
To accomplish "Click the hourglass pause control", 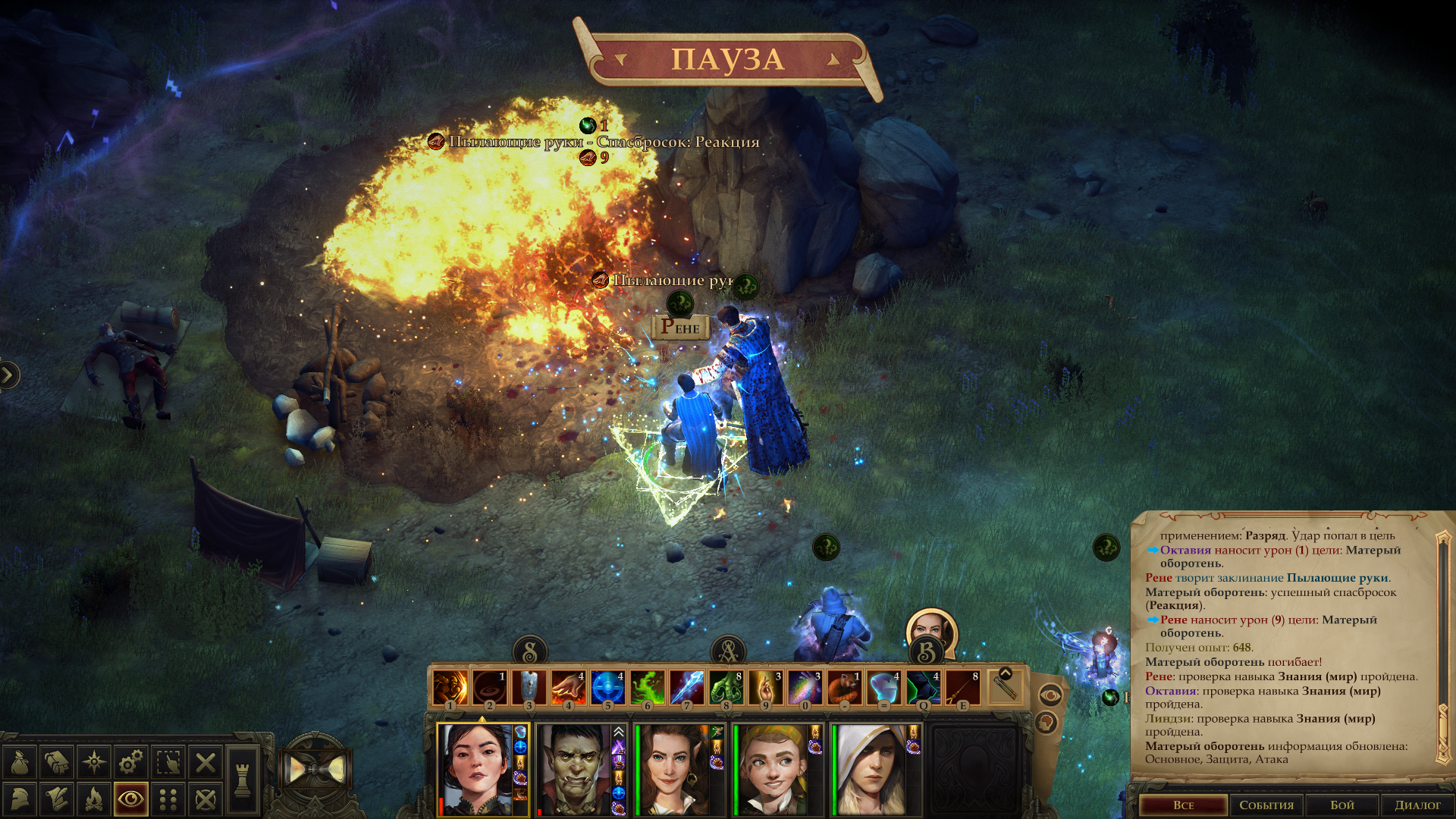I will (x=315, y=770).
